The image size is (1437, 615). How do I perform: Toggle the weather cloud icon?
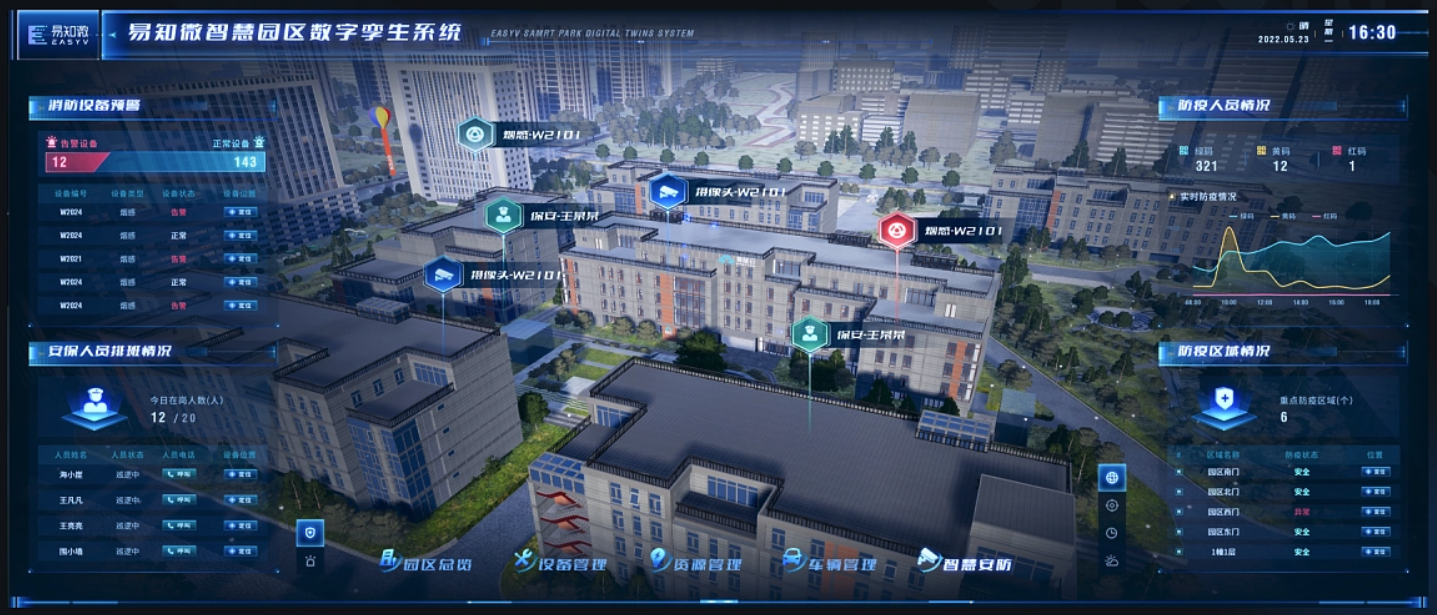[x=1111, y=560]
